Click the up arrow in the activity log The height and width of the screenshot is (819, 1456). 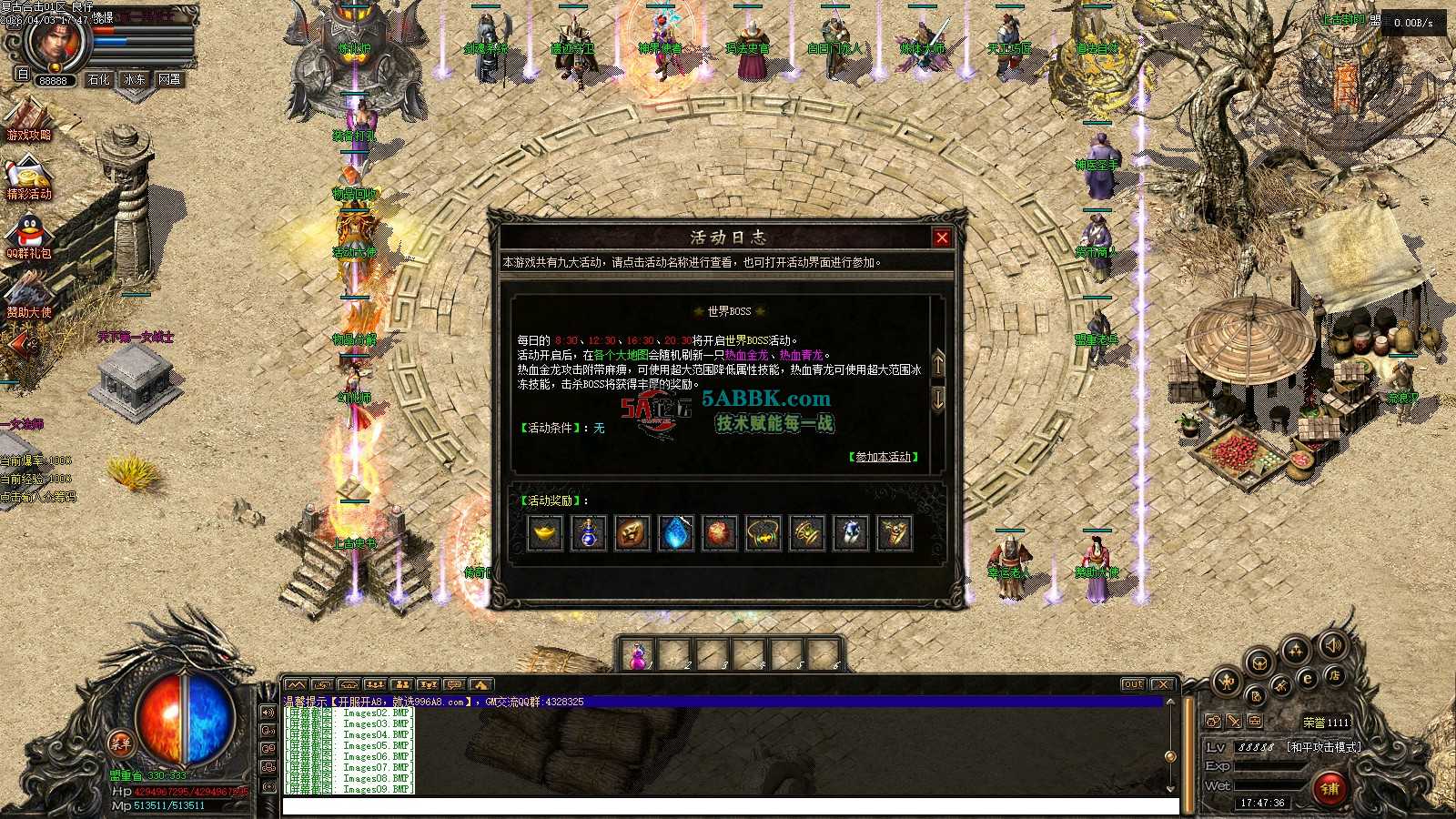pos(938,363)
